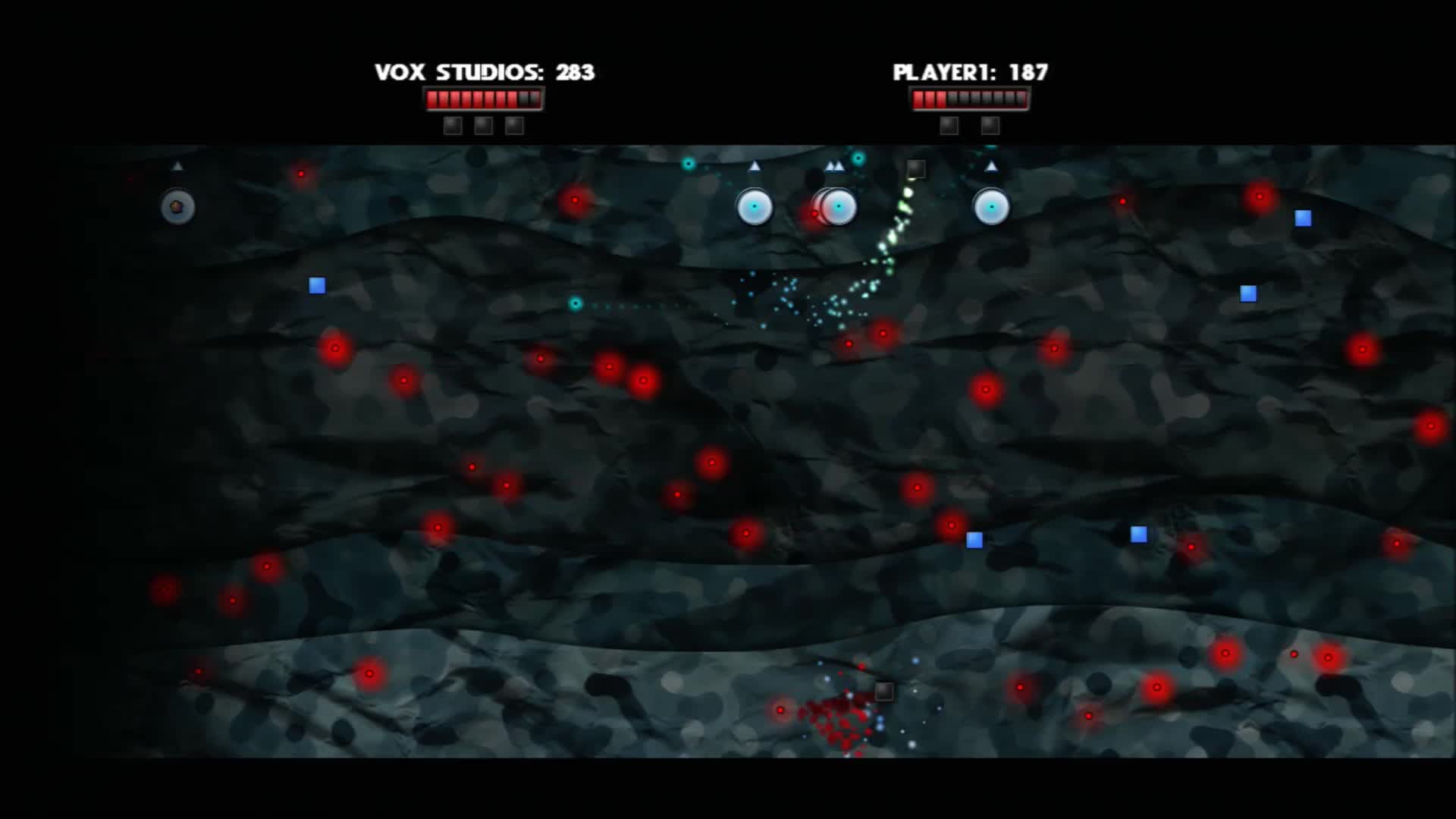1456x819 pixels.
Task: Click the triangle above the pentagon emblem turret
Action: coord(178,165)
